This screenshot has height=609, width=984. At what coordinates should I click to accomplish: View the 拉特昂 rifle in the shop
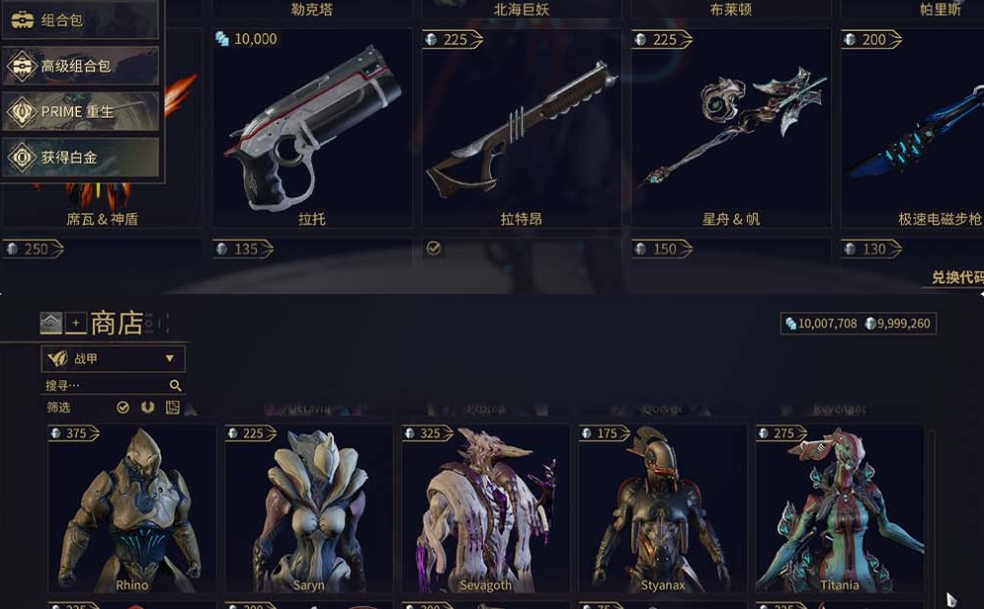pos(521,130)
